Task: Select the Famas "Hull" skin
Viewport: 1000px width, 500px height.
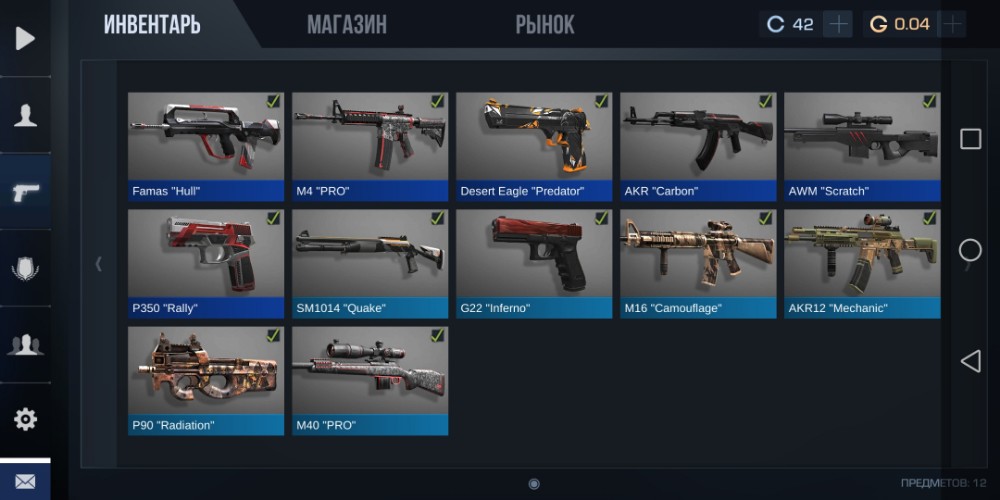Action: point(206,146)
